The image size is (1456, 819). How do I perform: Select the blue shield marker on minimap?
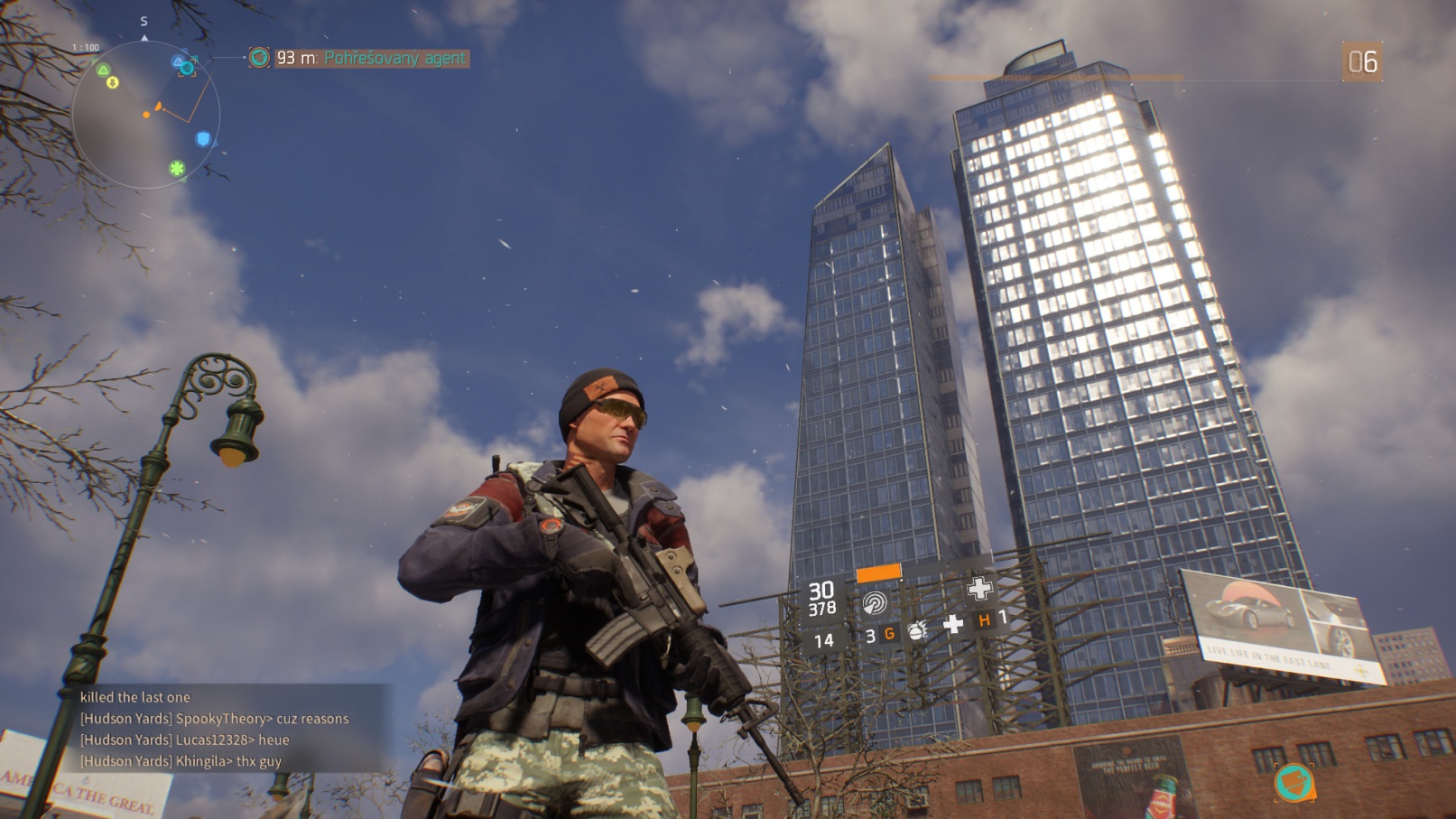coord(203,139)
